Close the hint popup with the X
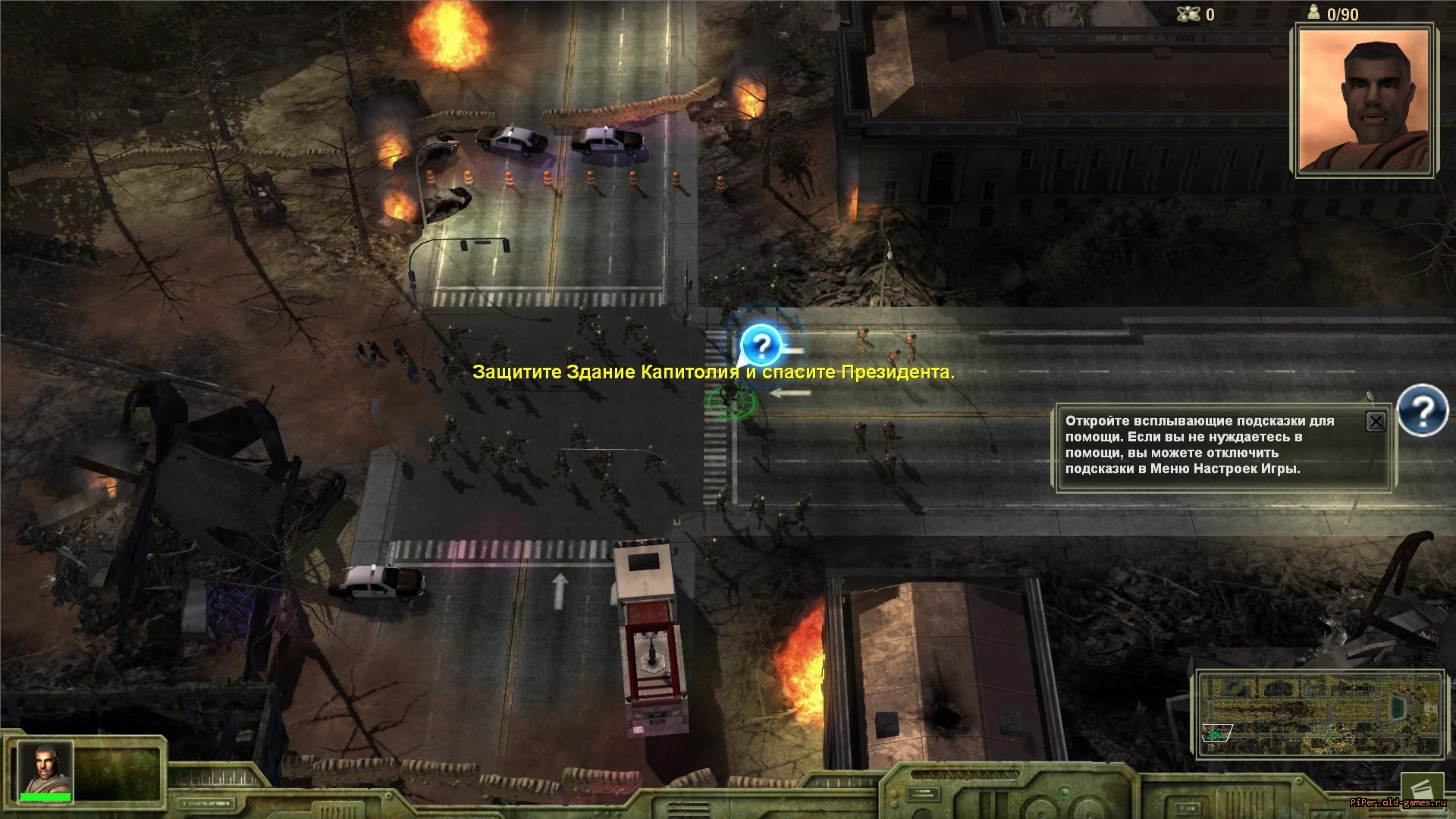1456x819 pixels. (1376, 422)
